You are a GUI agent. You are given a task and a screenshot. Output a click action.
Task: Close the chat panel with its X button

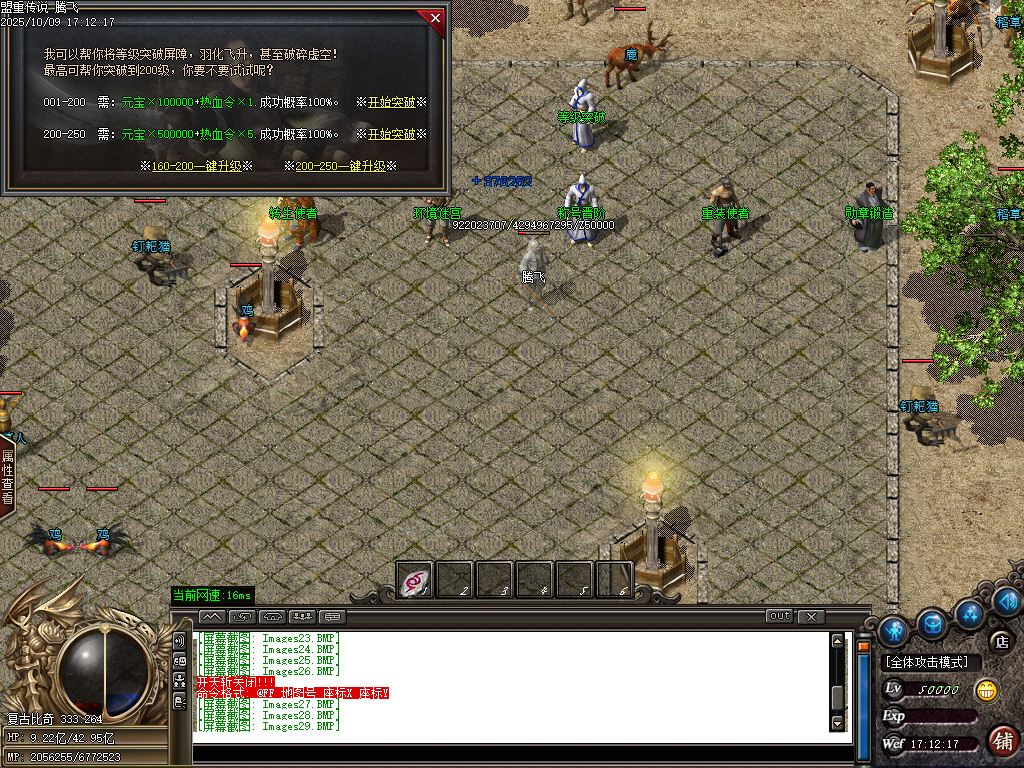pyautogui.click(x=811, y=616)
